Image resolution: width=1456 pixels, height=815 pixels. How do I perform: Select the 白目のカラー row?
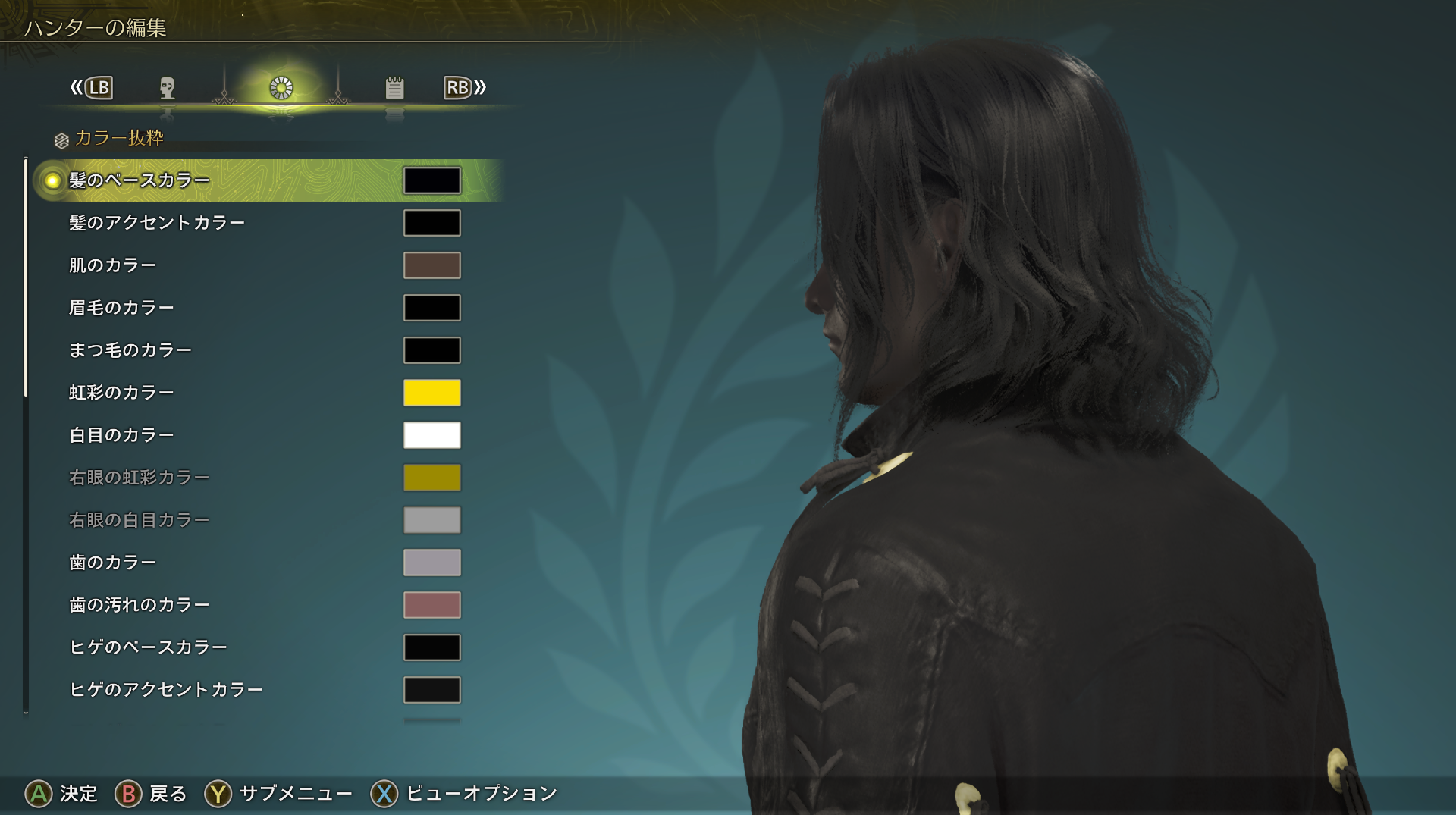pos(122,435)
